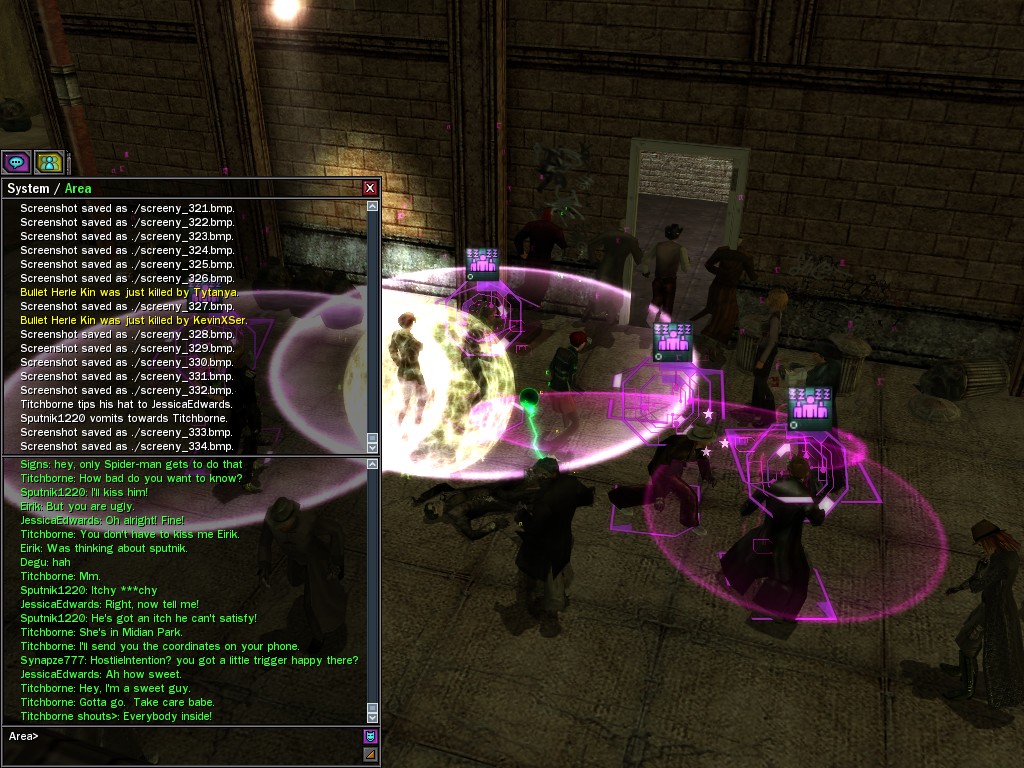The width and height of the screenshot is (1024, 768).
Task: Close the System / Area chat window
Action: (x=370, y=188)
